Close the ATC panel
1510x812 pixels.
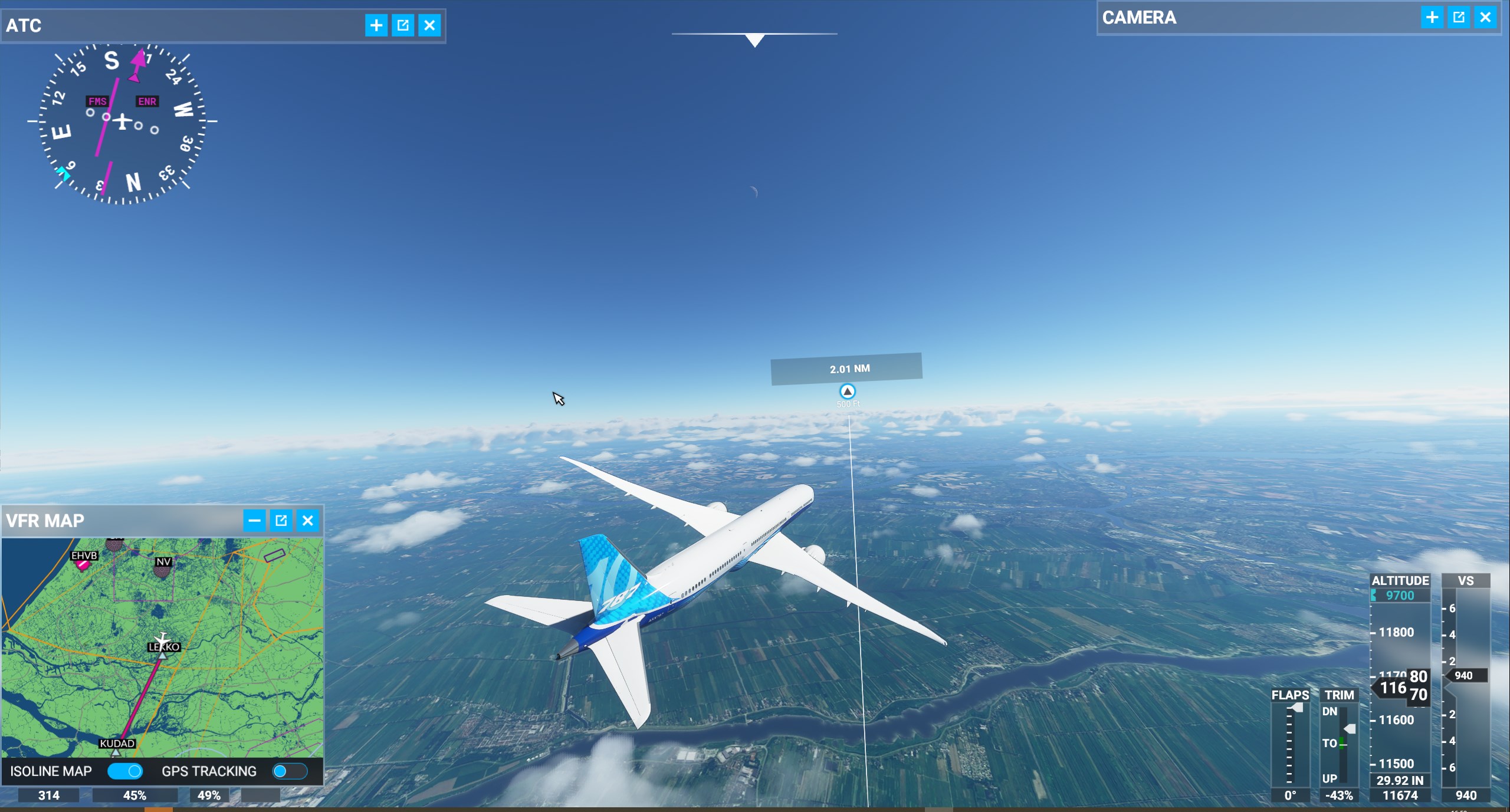click(x=429, y=25)
